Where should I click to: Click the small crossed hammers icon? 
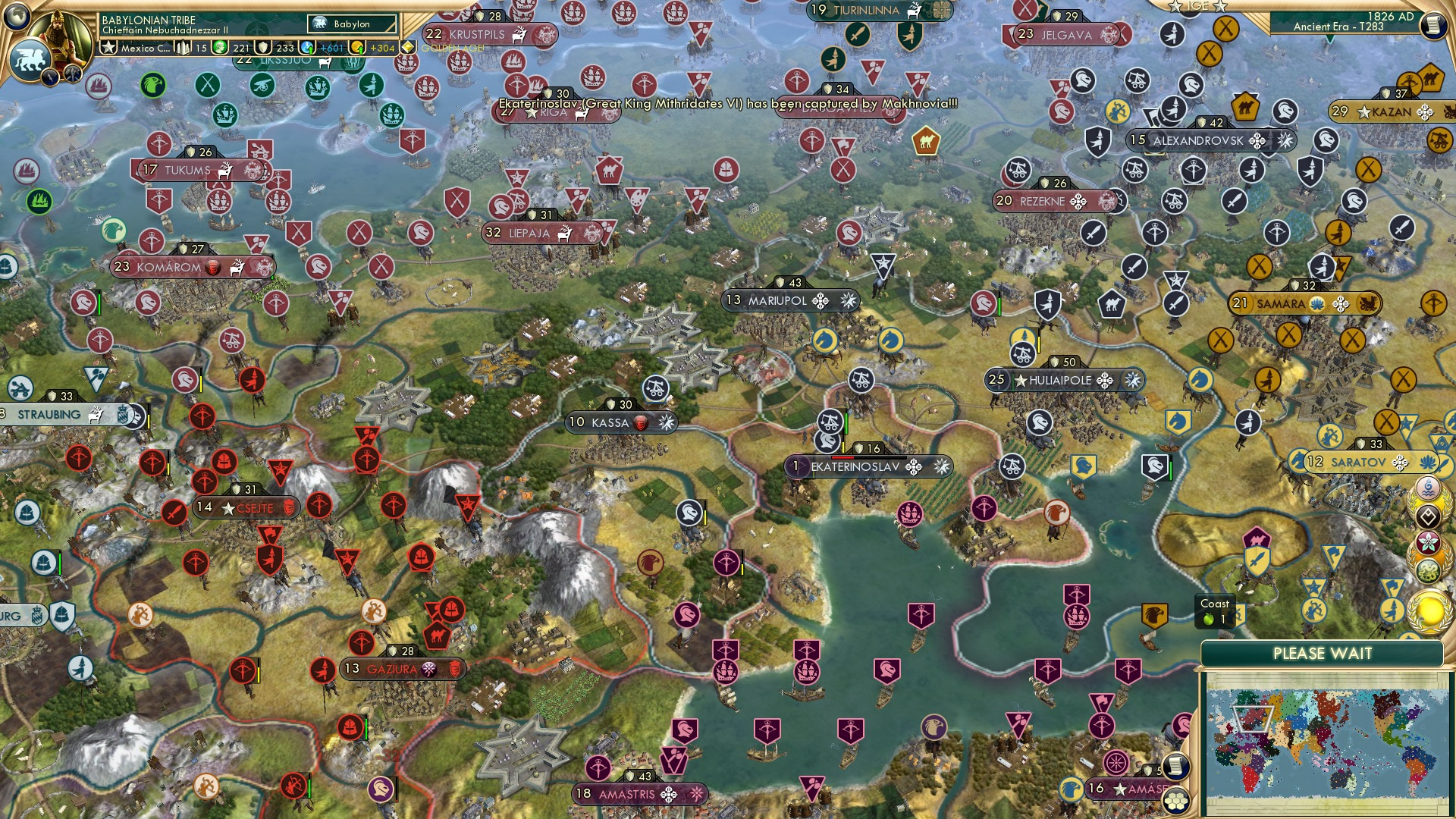tap(73, 74)
